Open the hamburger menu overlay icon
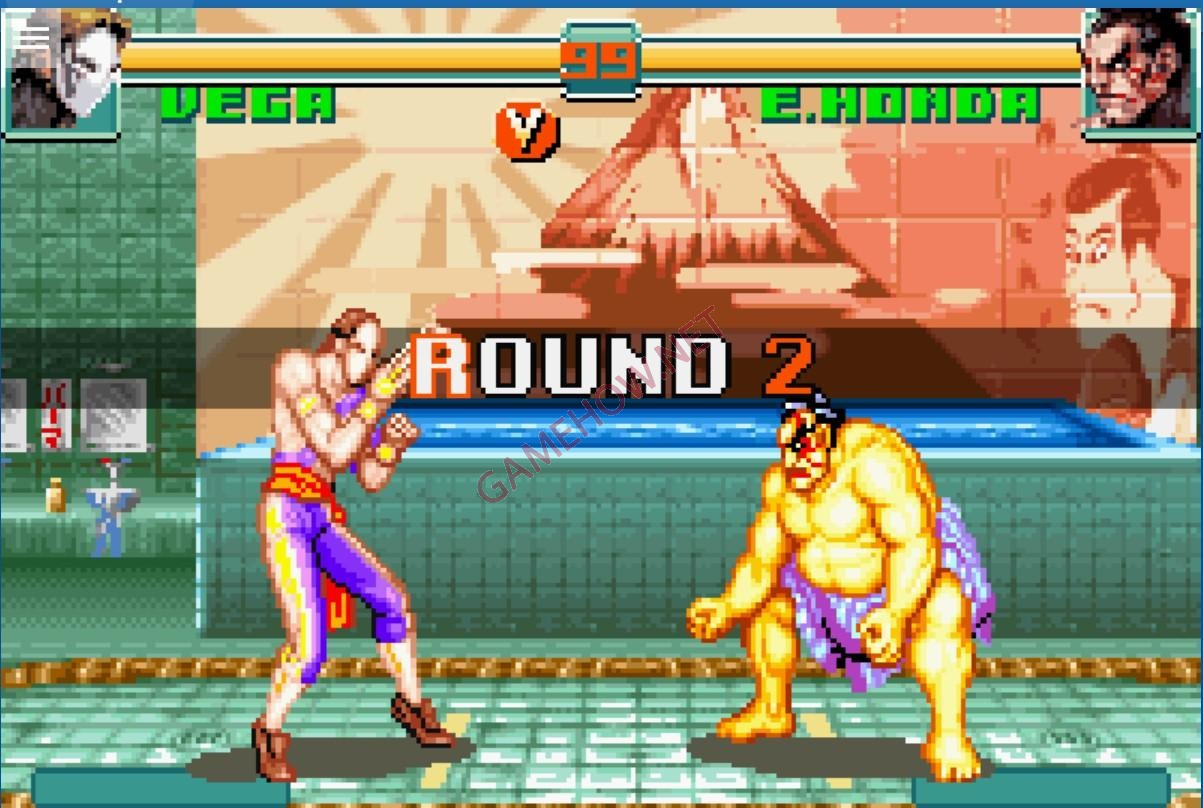 coord(33,36)
